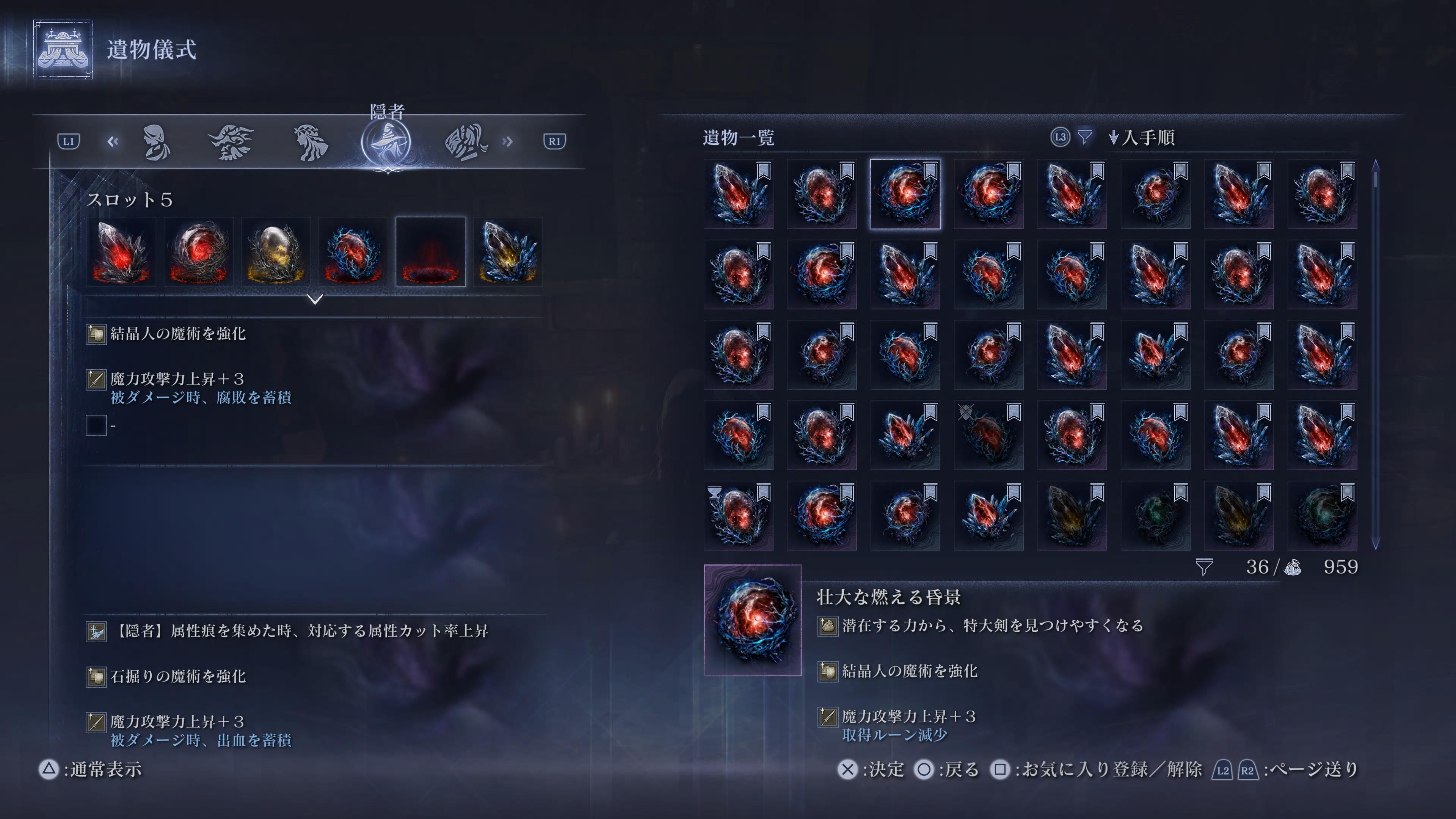Select the red orb with blue coral slot

pos(353,251)
